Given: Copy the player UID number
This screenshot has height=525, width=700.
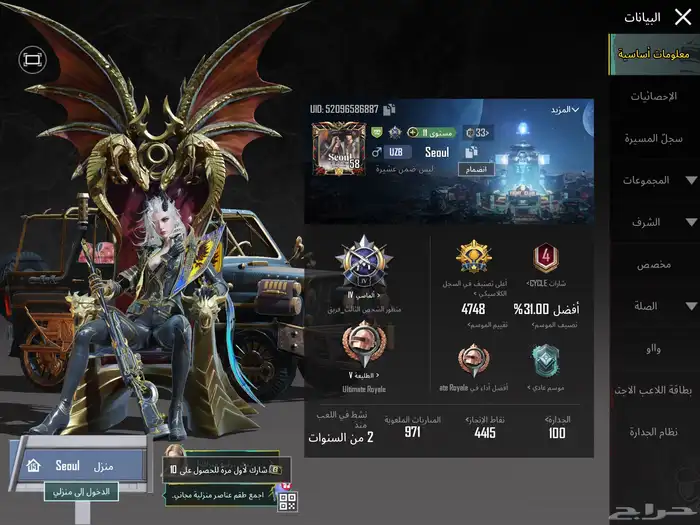Looking at the screenshot, I should (390, 109).
